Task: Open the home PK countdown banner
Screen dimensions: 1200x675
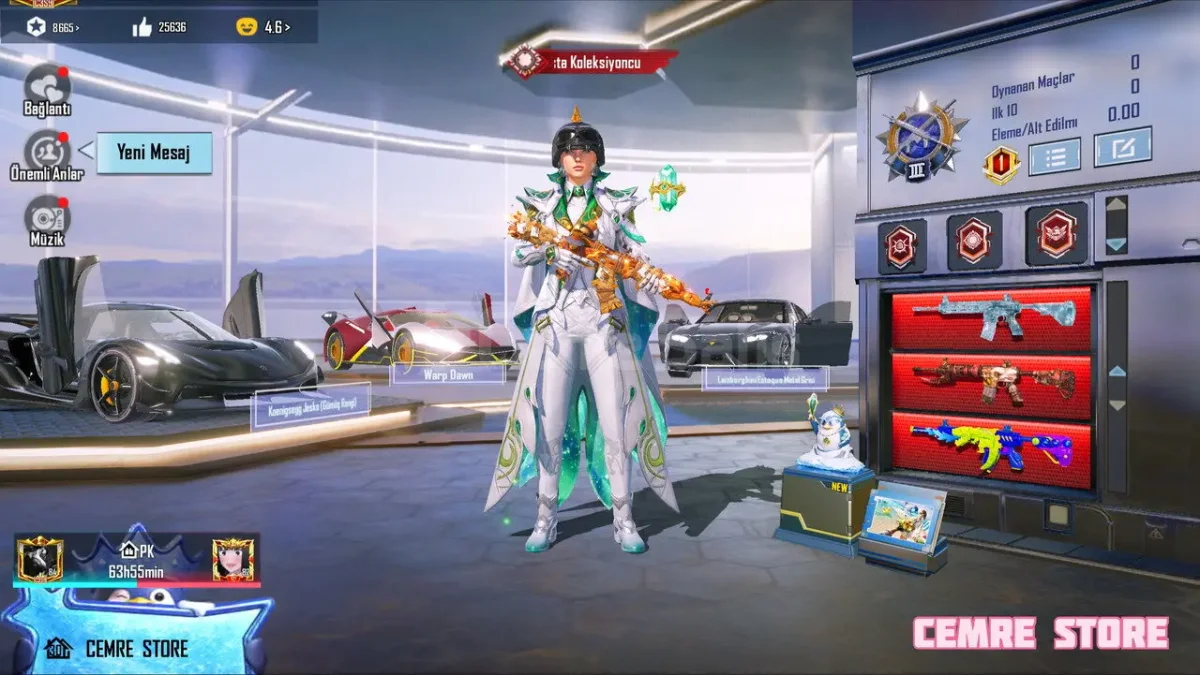Action: (136, 561)
